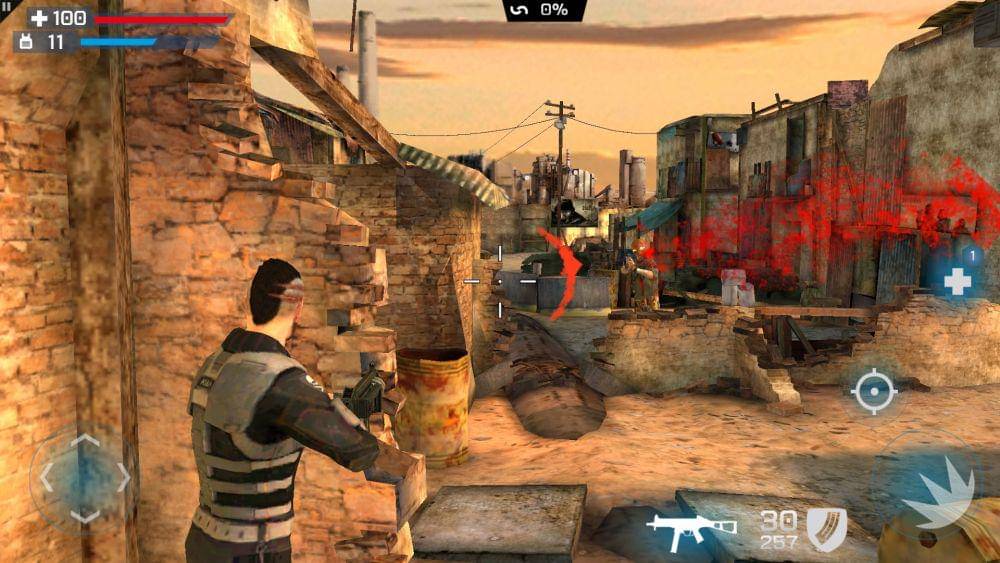
Task: Use the medkit heal button
Action: [x=957, y=281]
